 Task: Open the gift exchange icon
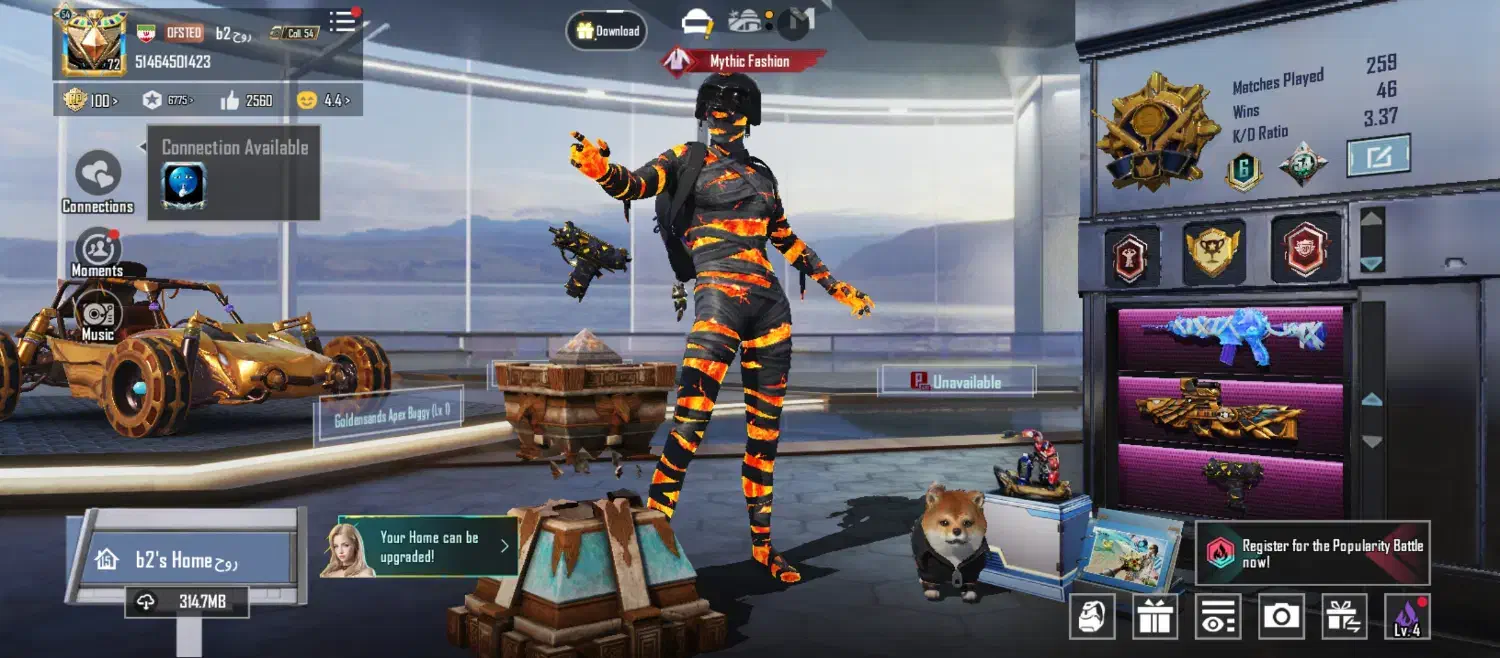coord(1344,616)
